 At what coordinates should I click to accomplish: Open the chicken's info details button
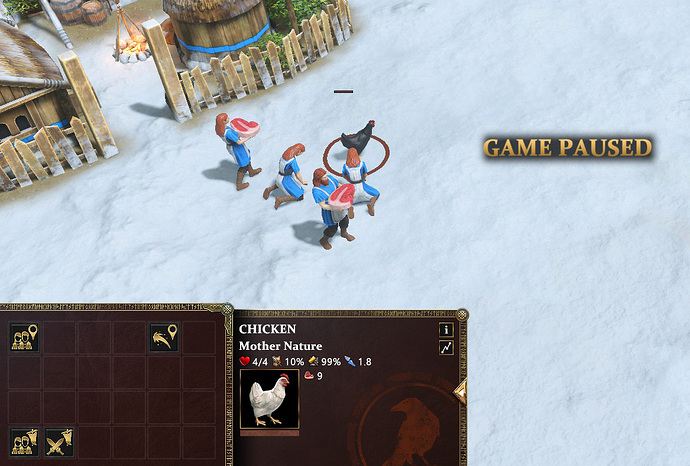446,329
